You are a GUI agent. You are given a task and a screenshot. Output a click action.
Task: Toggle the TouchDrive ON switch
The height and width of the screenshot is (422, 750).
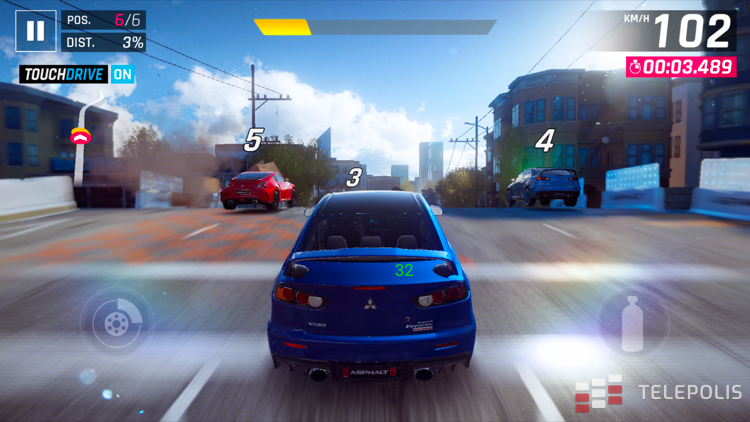[x=122, y=74]
